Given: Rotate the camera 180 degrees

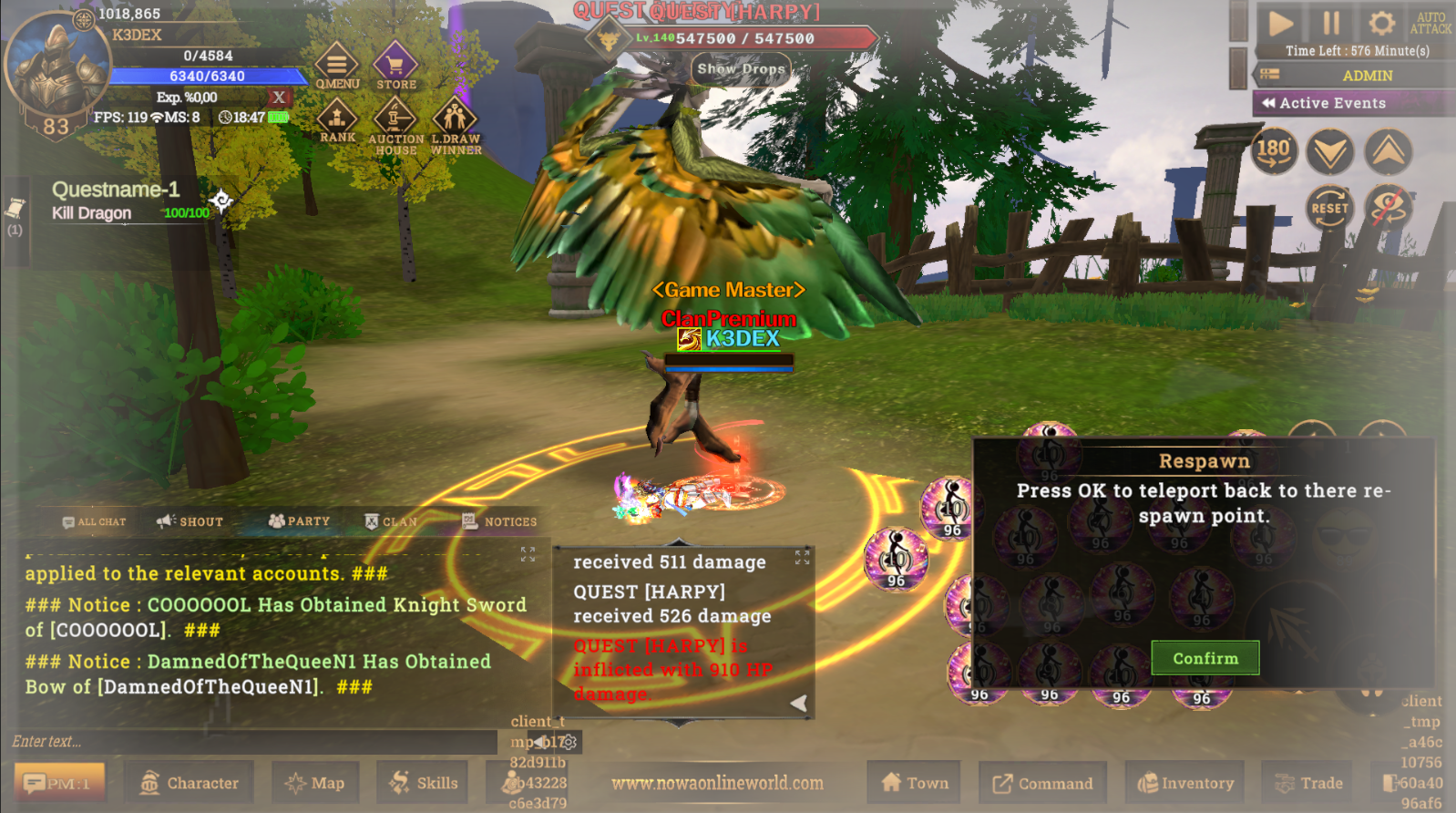Looking at the screenshot, I should [x=1274, y=151].
